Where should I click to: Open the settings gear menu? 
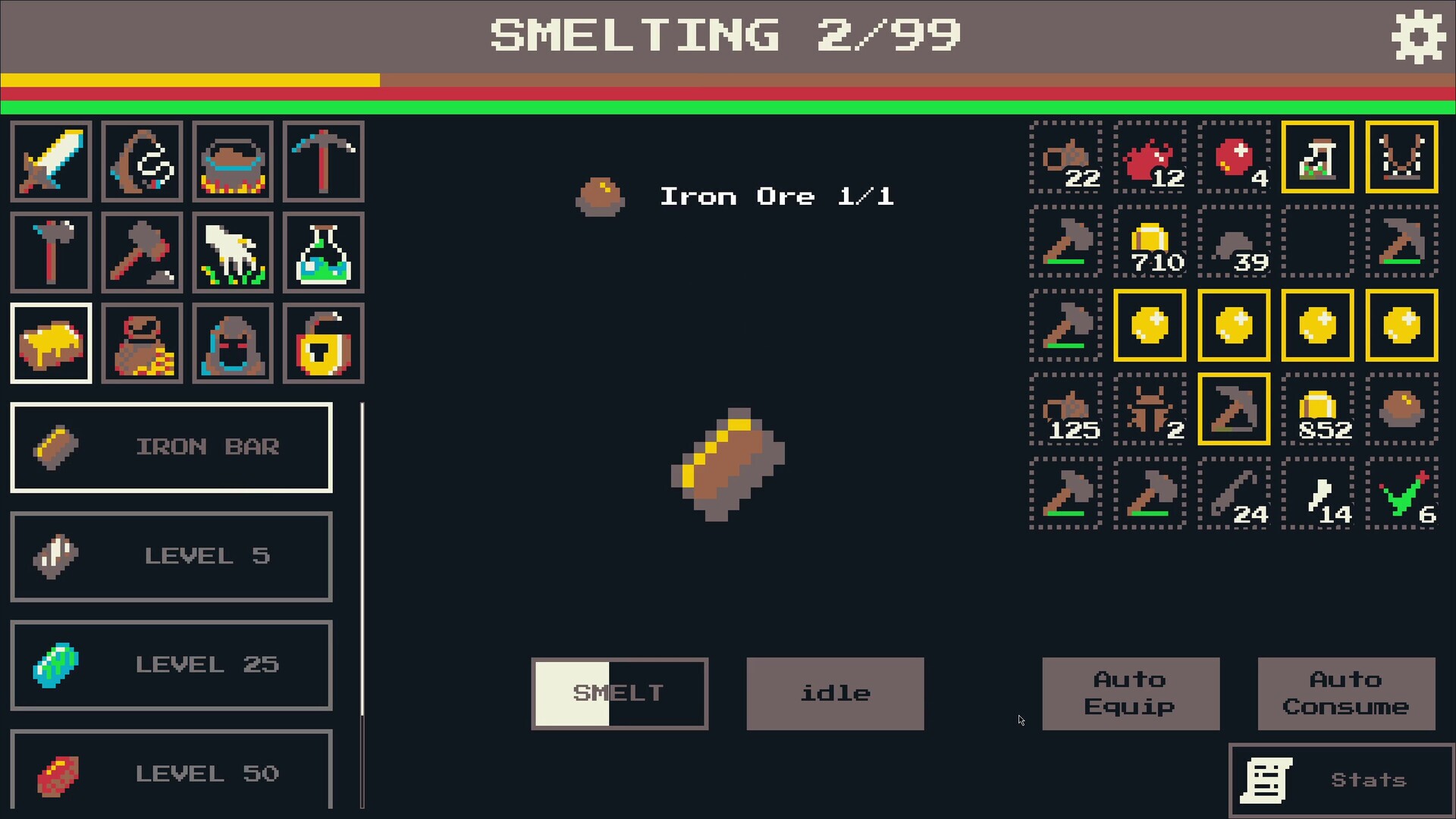click(1418, 36)
